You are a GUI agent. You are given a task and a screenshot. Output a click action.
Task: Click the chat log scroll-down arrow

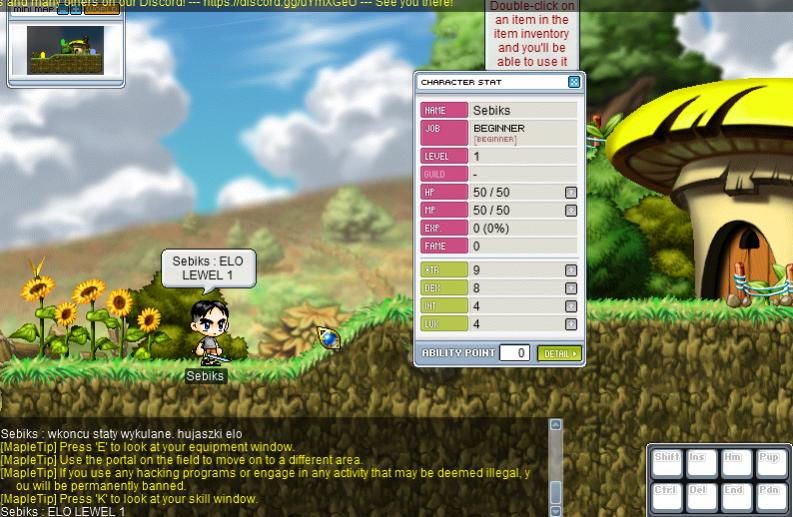(x=556, y=510)
